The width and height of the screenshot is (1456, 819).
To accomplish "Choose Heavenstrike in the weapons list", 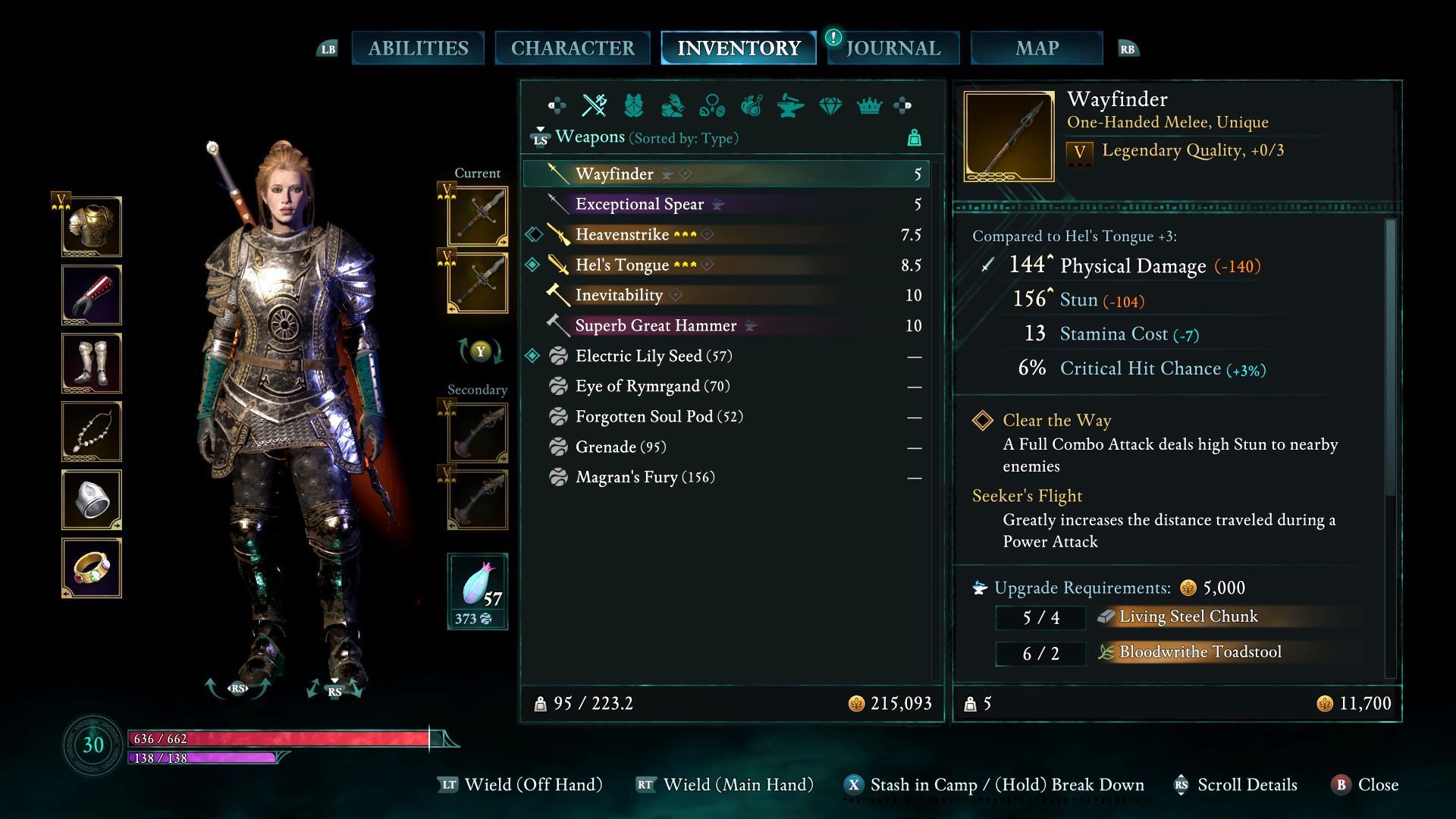I will click(622, 234).
